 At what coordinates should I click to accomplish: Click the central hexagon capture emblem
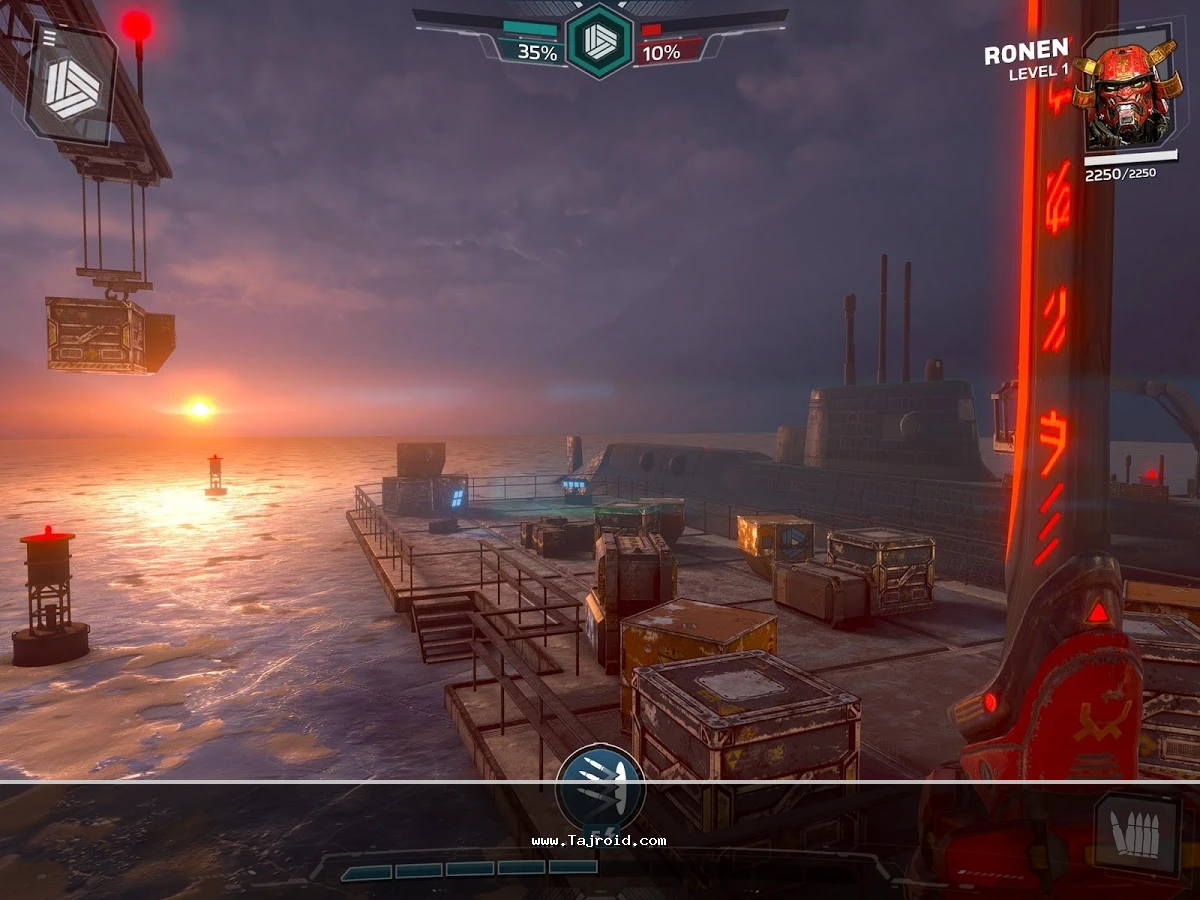600,40
